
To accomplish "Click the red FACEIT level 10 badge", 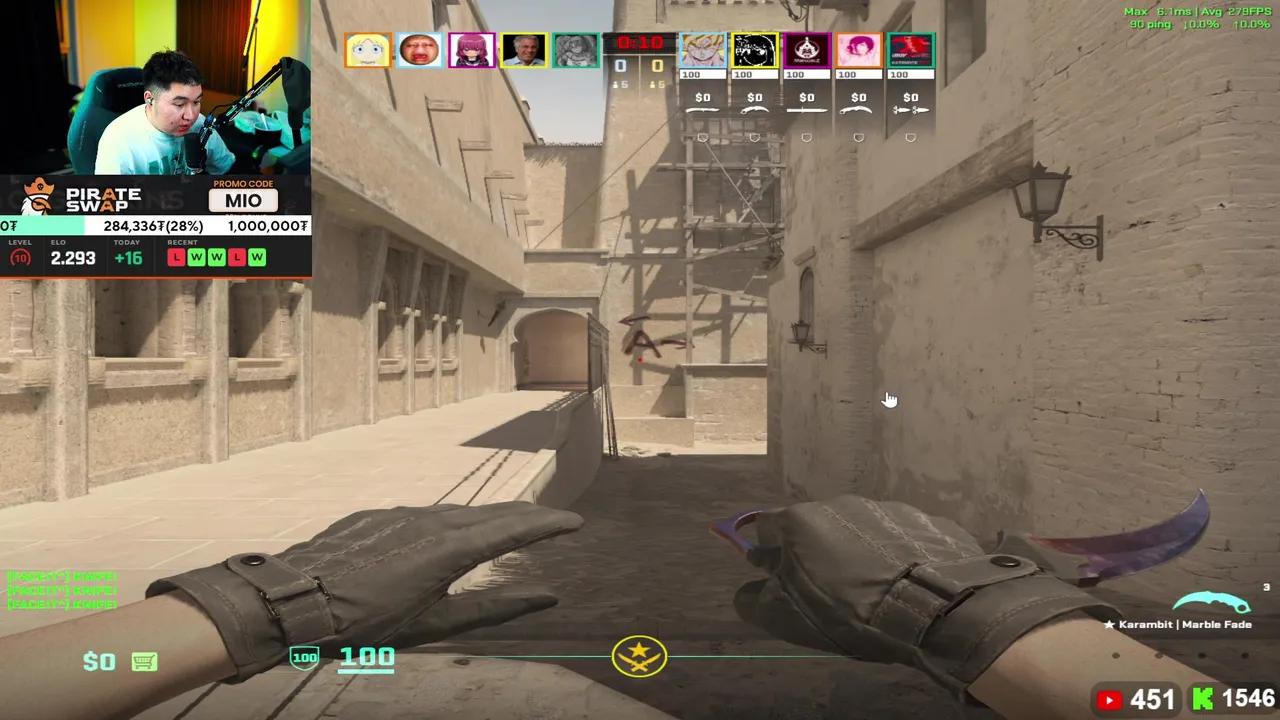I will (18, 257).
